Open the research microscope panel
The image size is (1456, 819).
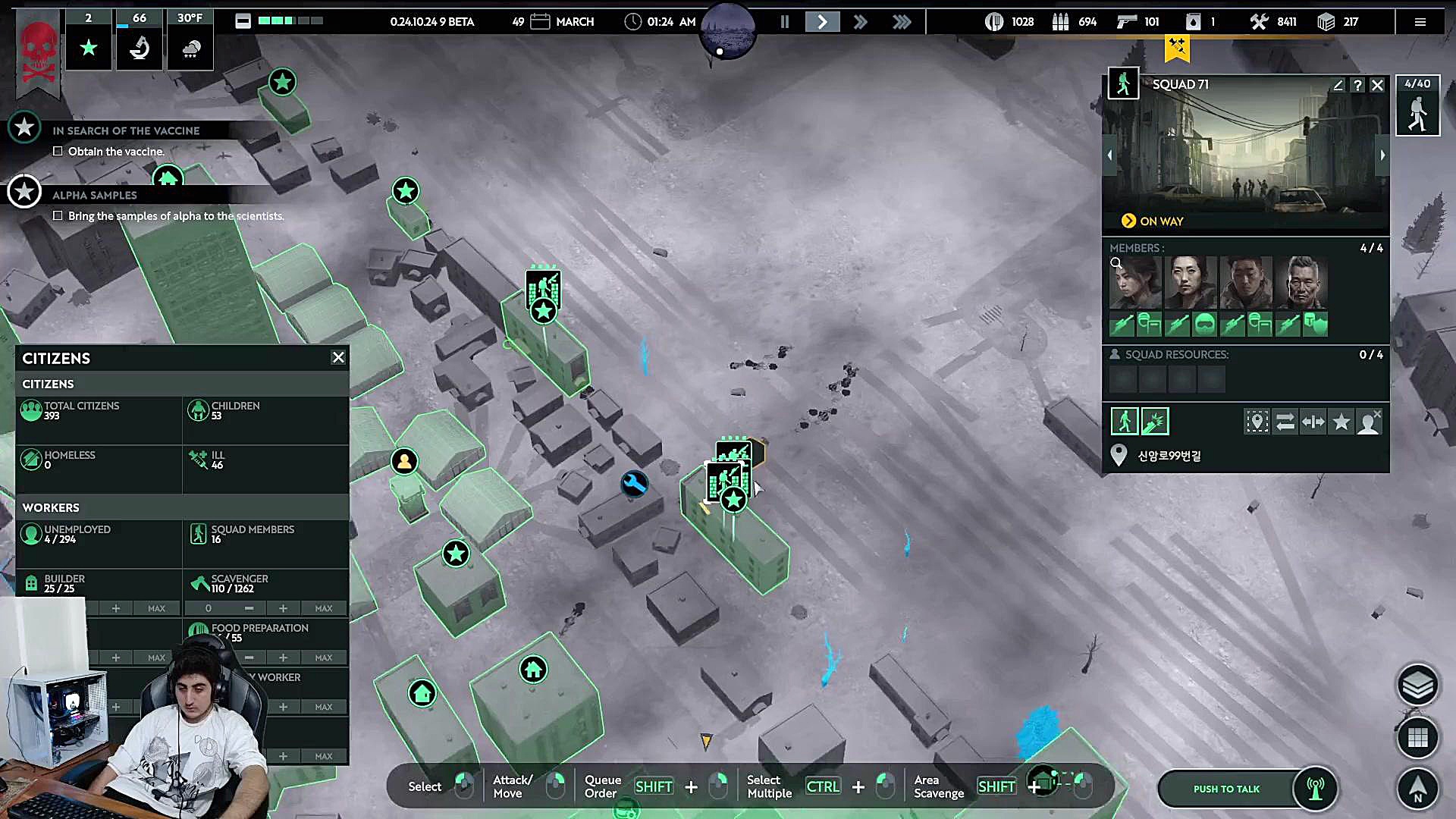(x=140, y=47)
